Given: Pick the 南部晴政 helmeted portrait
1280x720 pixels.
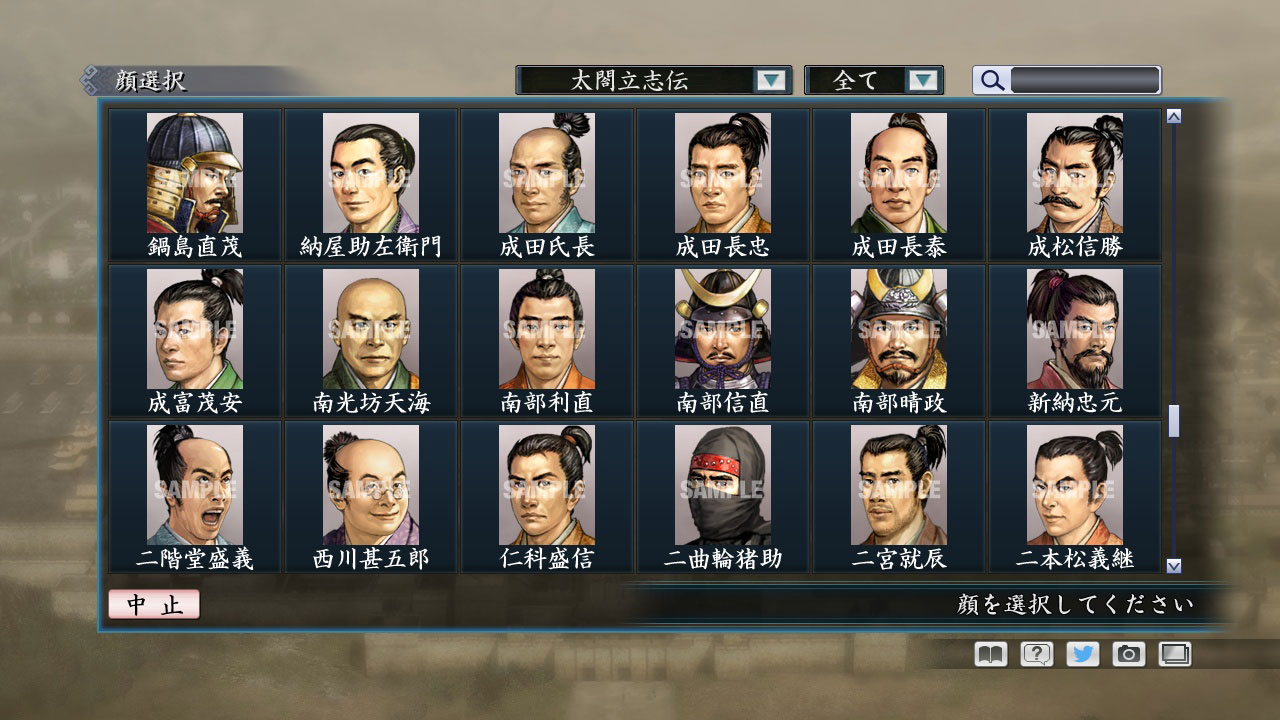Looking at the screenshot, I should click(899, 328).
